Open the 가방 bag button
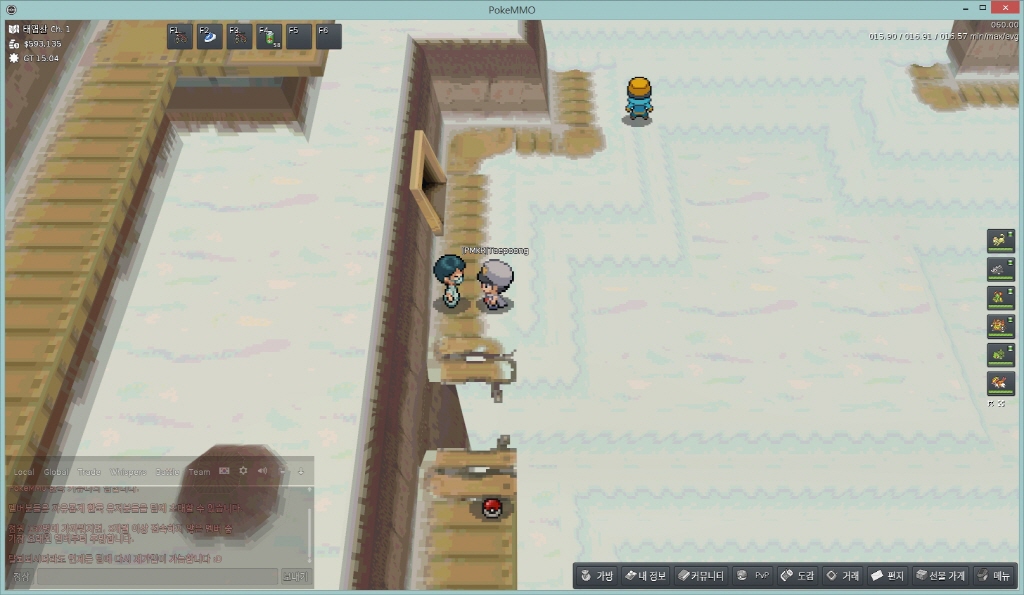This screenshot has height=595, width=1024. (x=596, y=576)
